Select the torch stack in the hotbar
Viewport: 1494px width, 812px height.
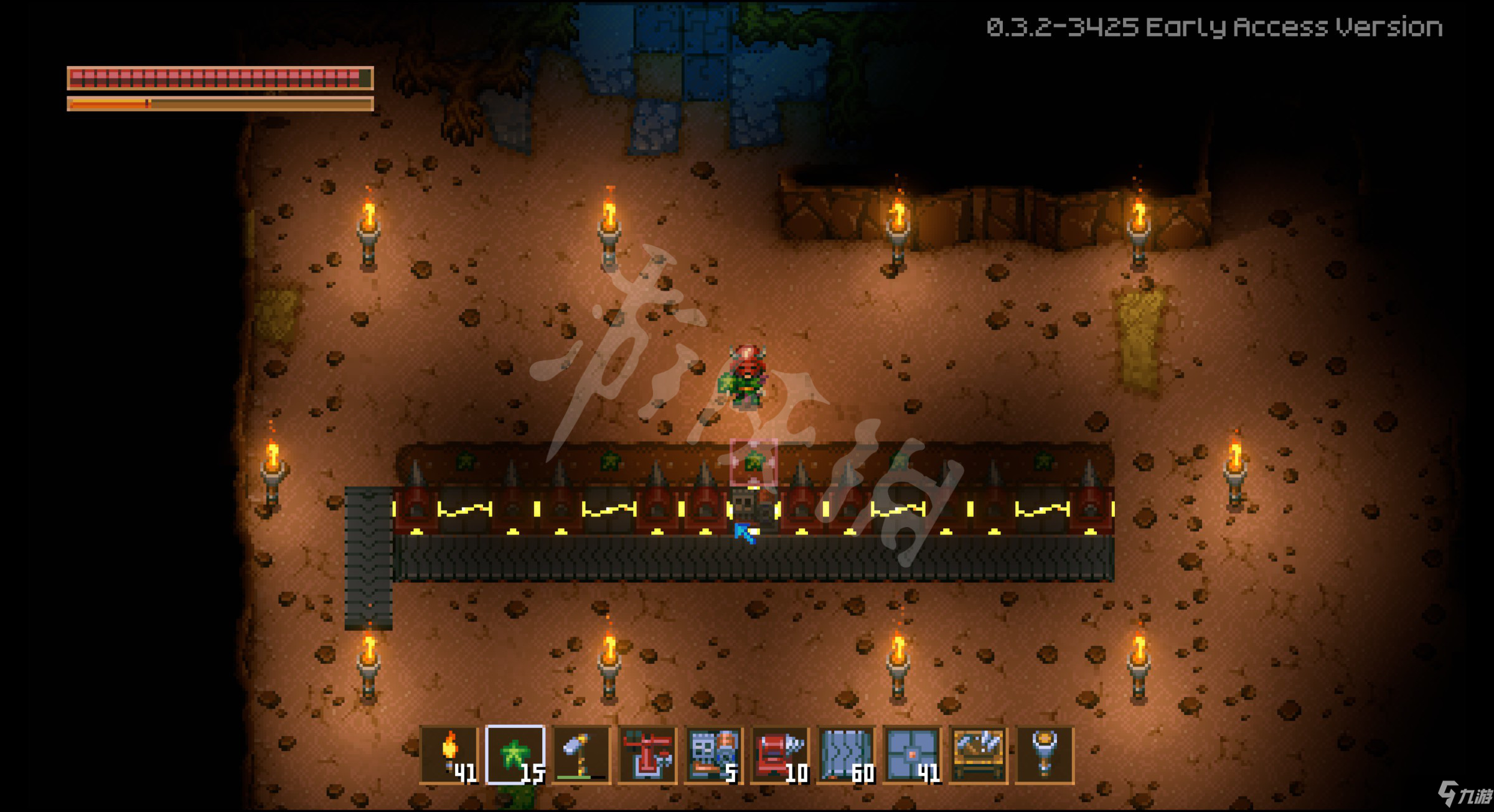(449, 755)
